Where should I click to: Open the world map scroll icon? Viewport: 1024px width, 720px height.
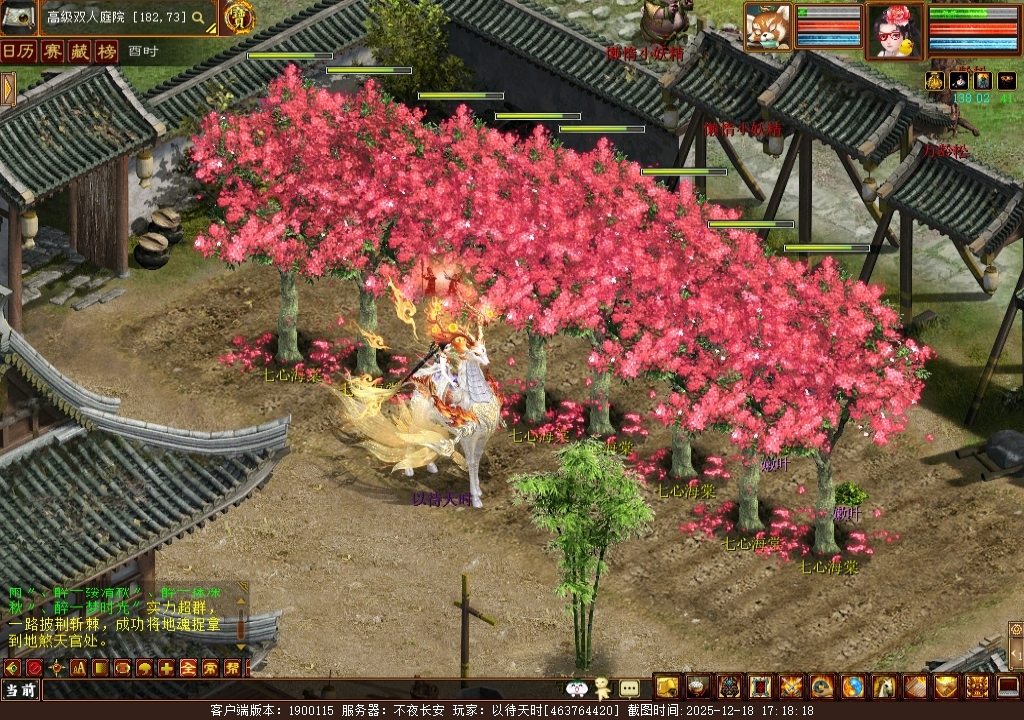click(18, 17)
